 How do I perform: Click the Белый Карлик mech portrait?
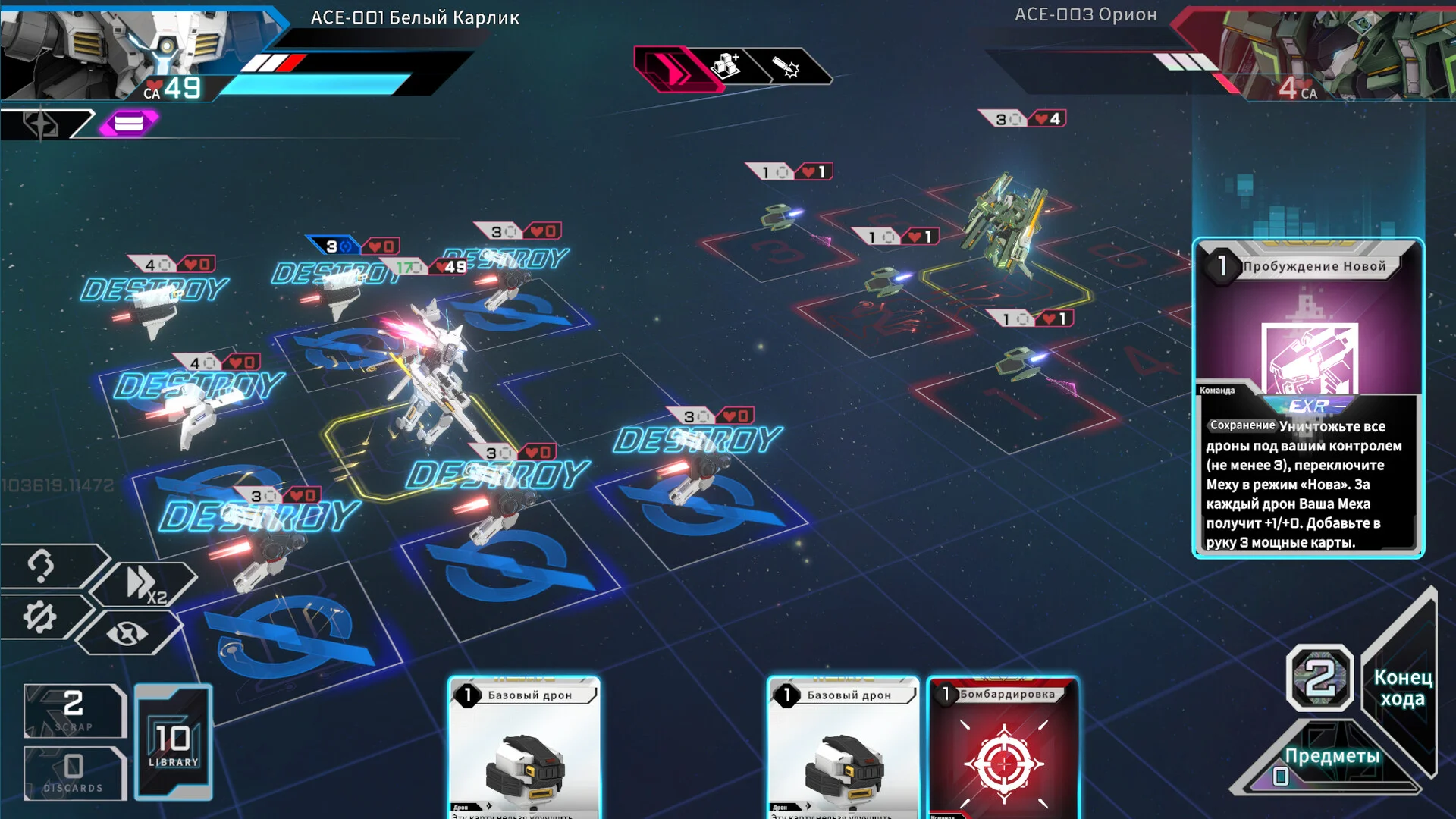pos(114,49)
